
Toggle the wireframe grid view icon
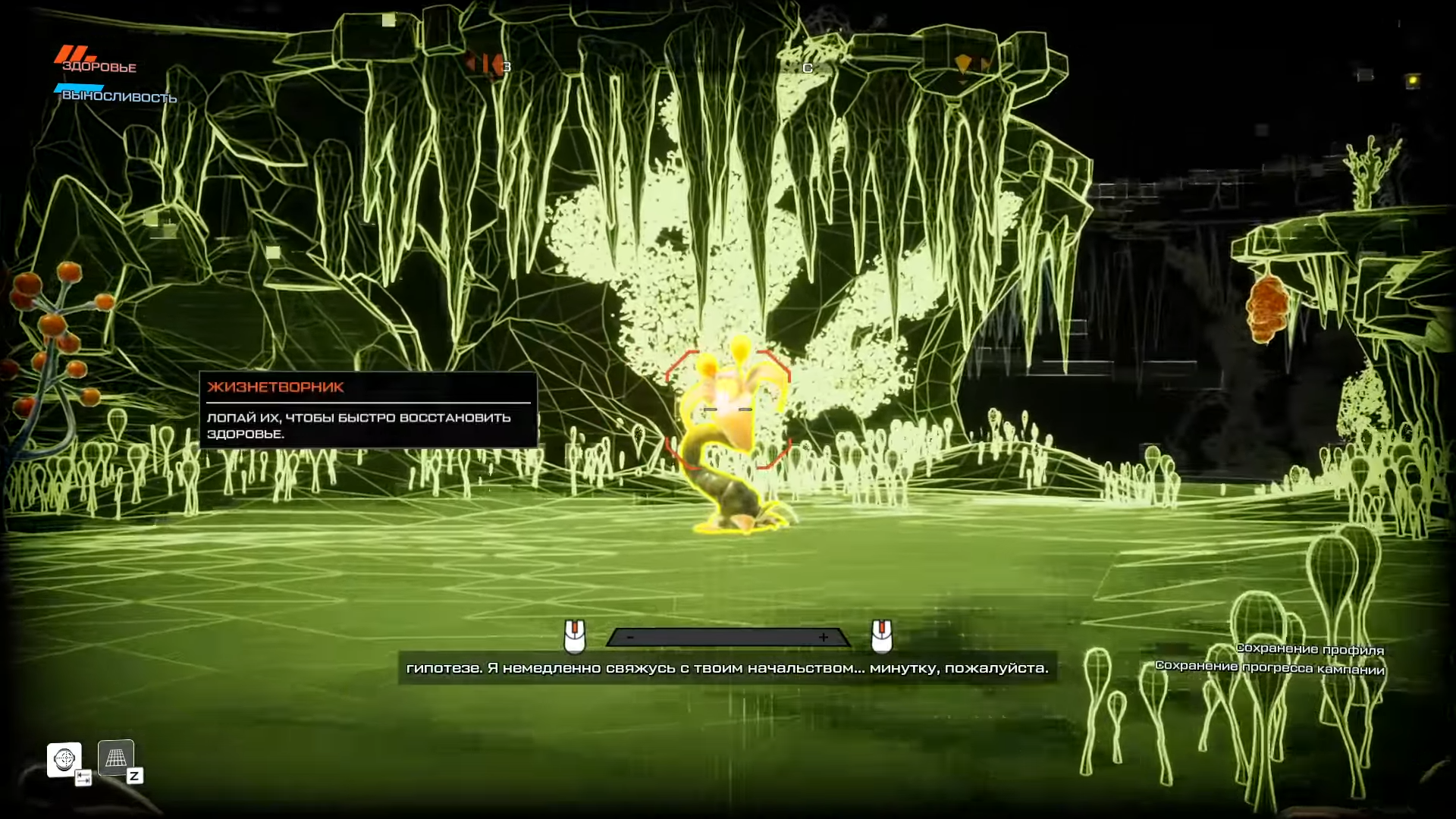point(116,758)
